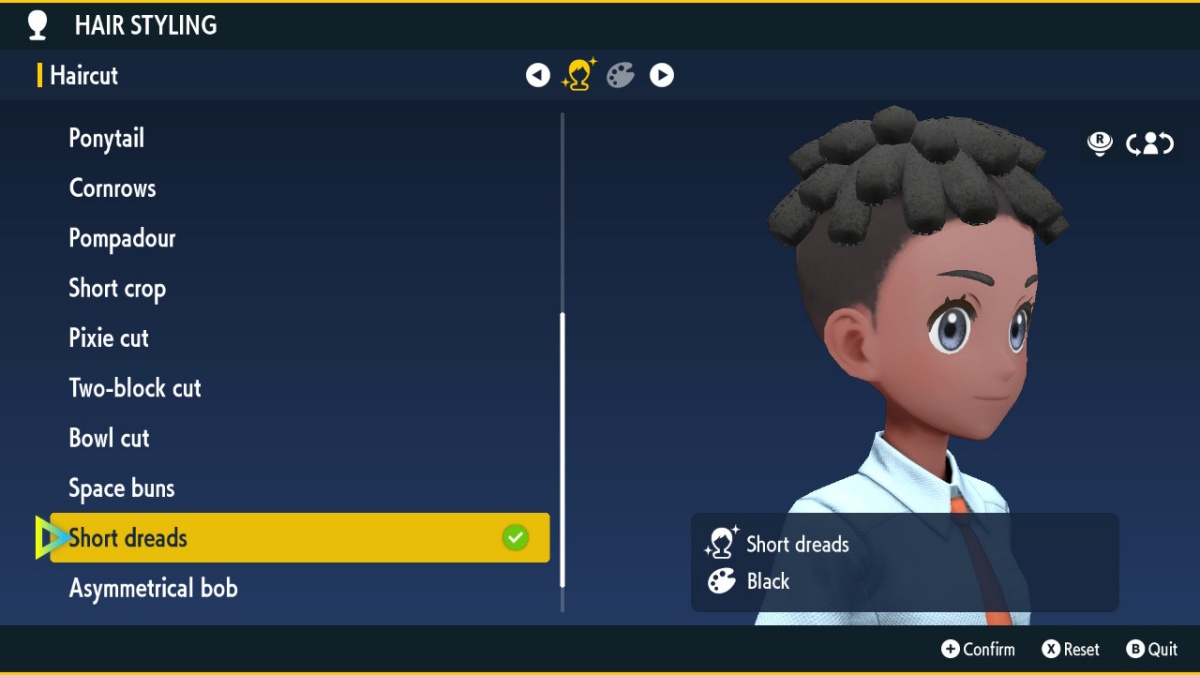Rotate the character preview view
This screenshot has width=1200, height=675.
click(1150, 144)
